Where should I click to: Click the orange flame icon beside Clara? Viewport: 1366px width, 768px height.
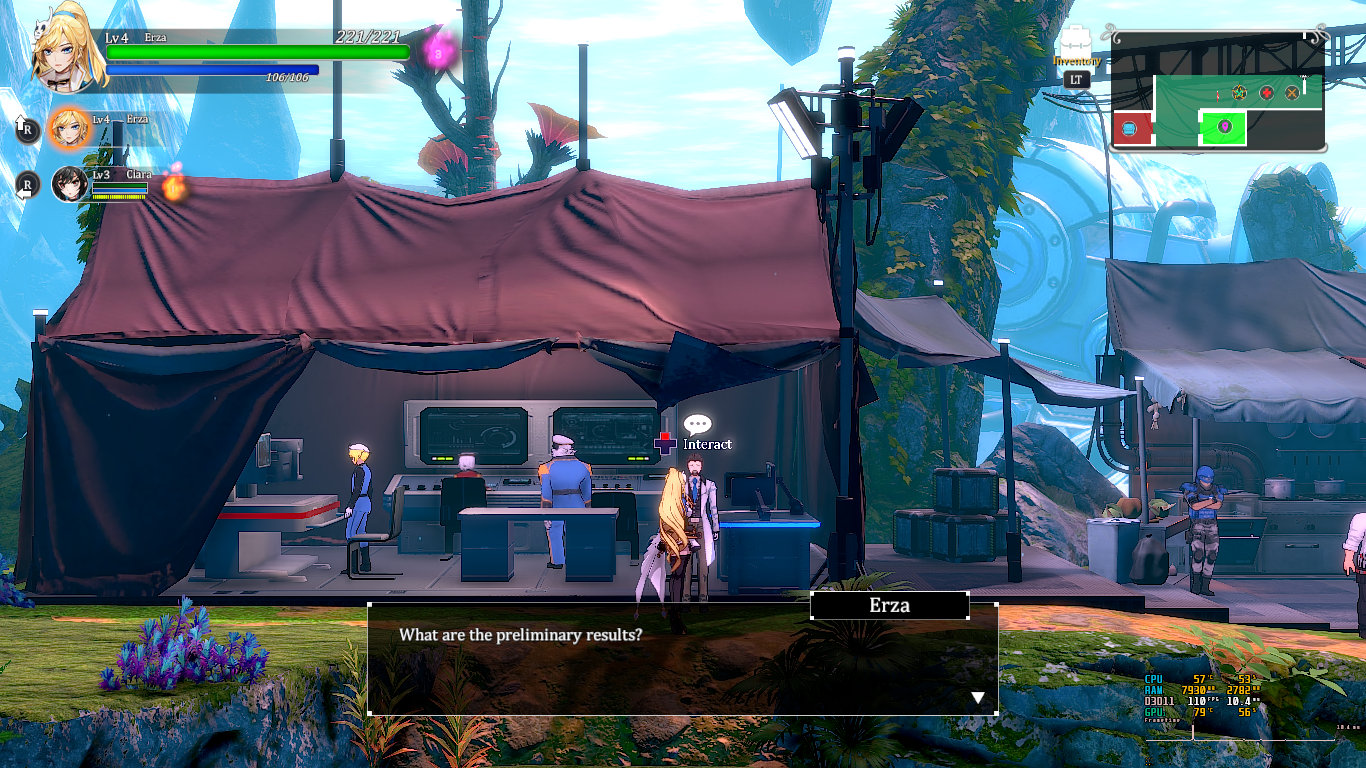pyautogui.click(x=176, y=186)
